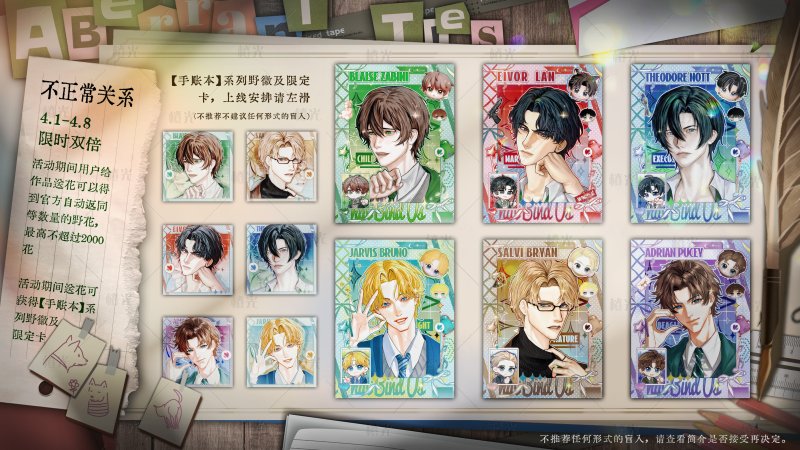Open the Theodore Nott limited card
This screenshot has width=800, height=450.
coord(687,142)
